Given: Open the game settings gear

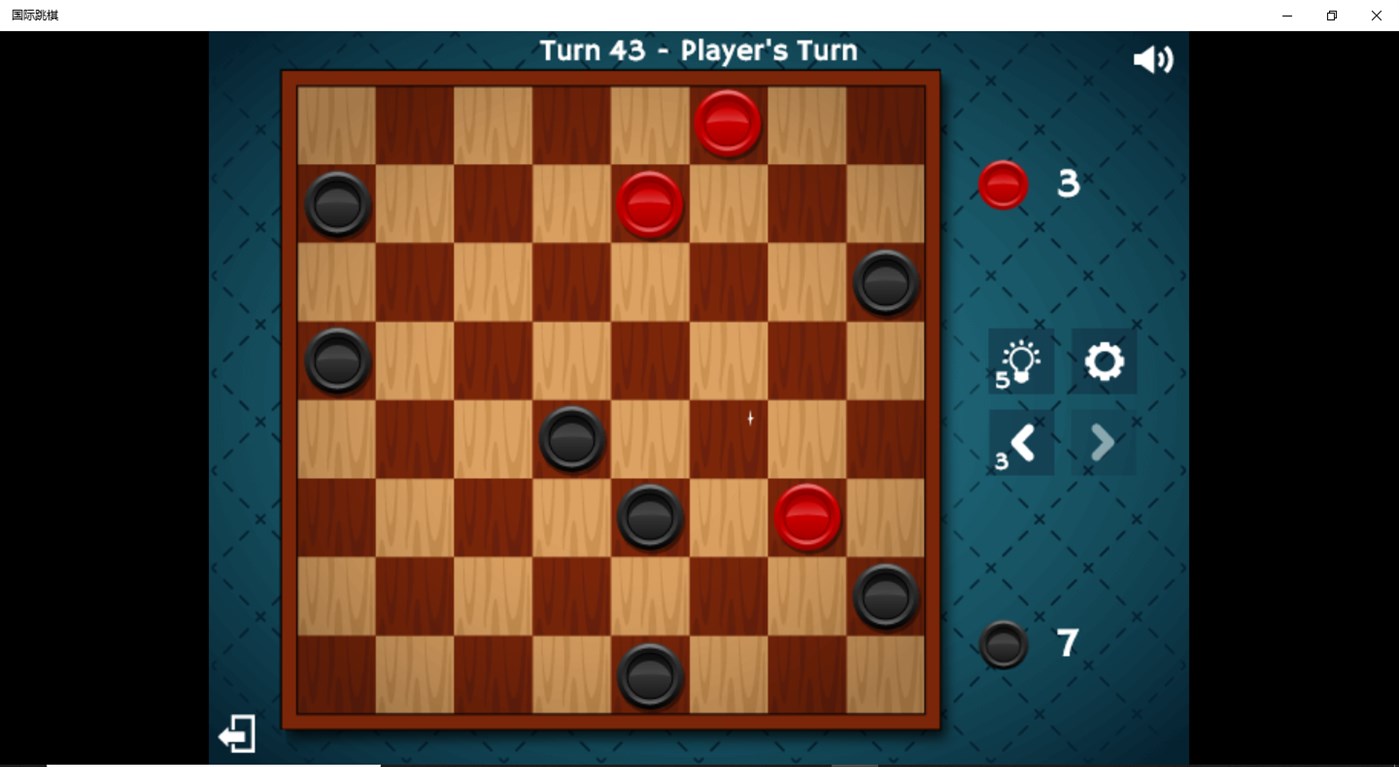Looking at the screenshot, I should pyautogui.click(x=1102, y=362).
